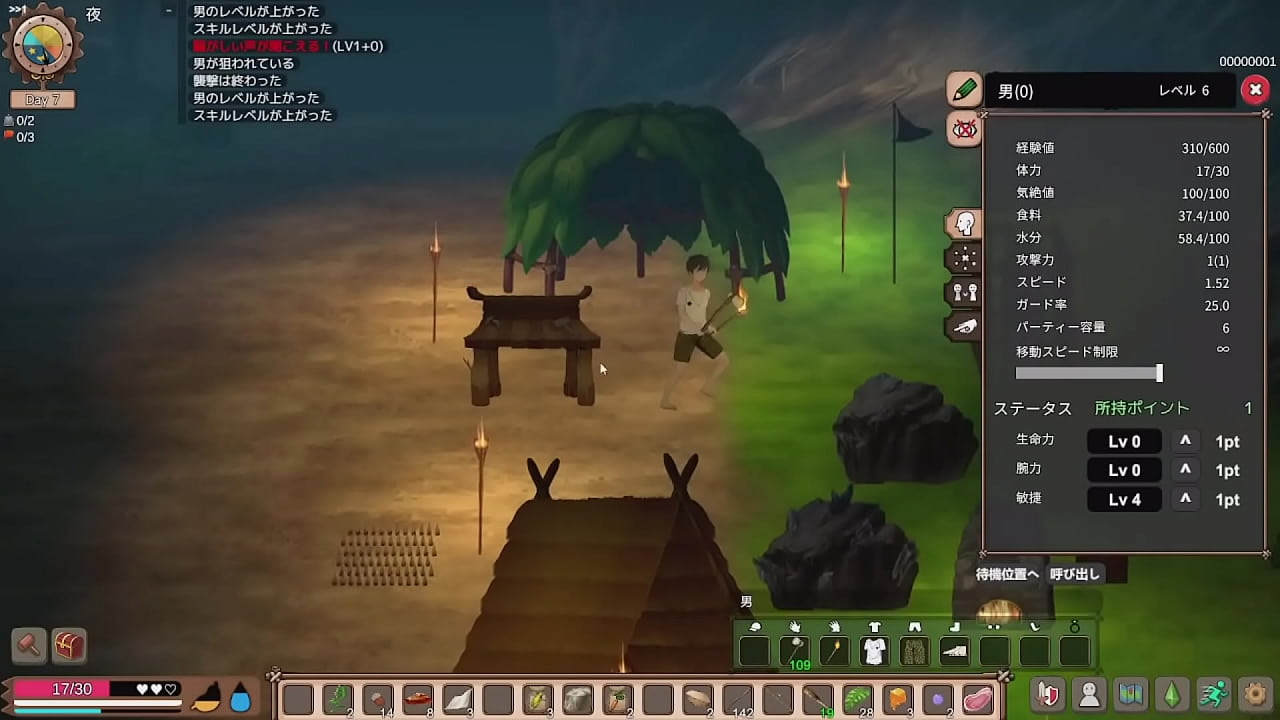Open the two-figures relationship tab
This screenshot has width=1280, height=720.
(x=965, y=292)
